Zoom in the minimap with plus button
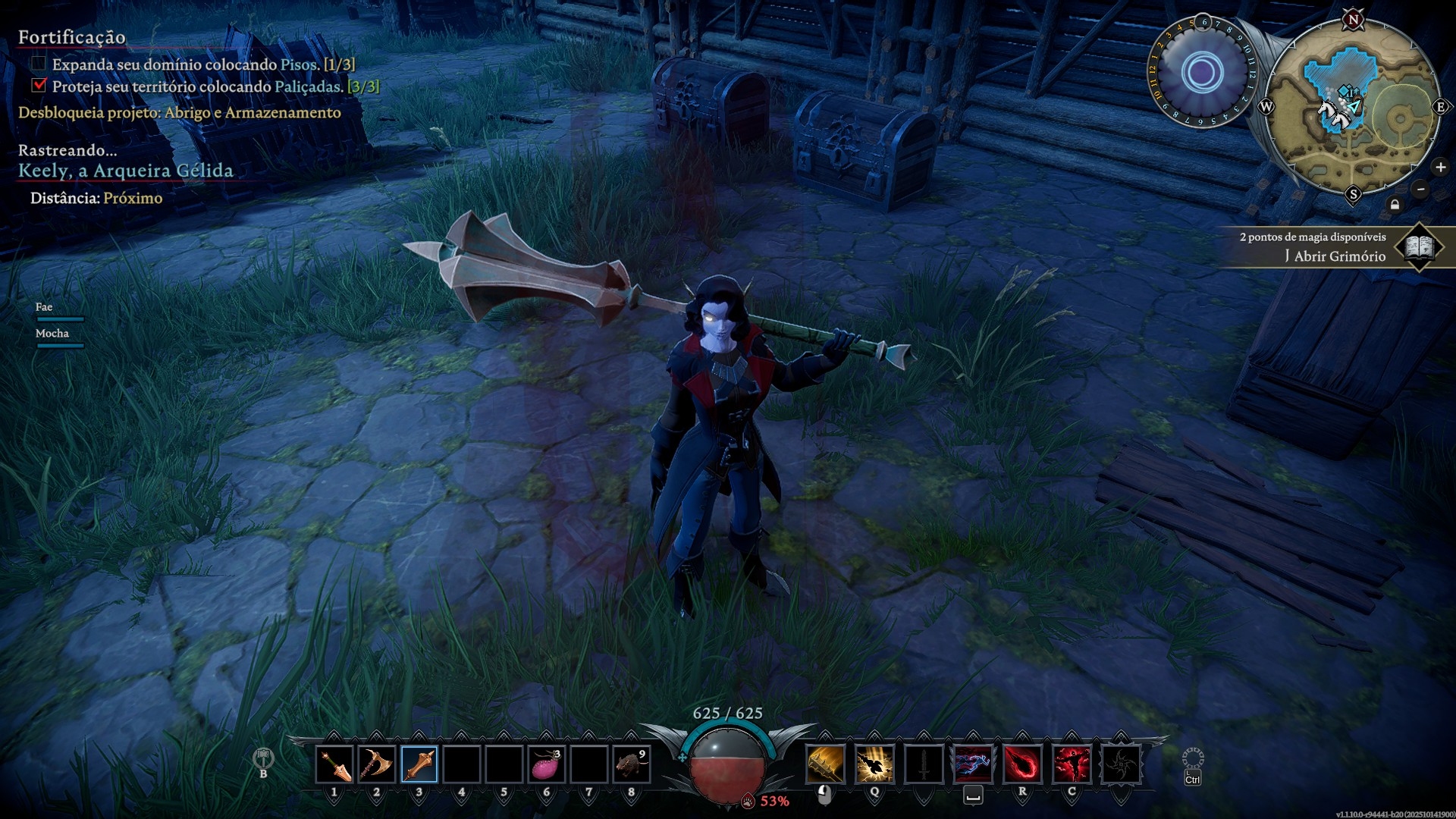1456x819 pixels. 1440,168
